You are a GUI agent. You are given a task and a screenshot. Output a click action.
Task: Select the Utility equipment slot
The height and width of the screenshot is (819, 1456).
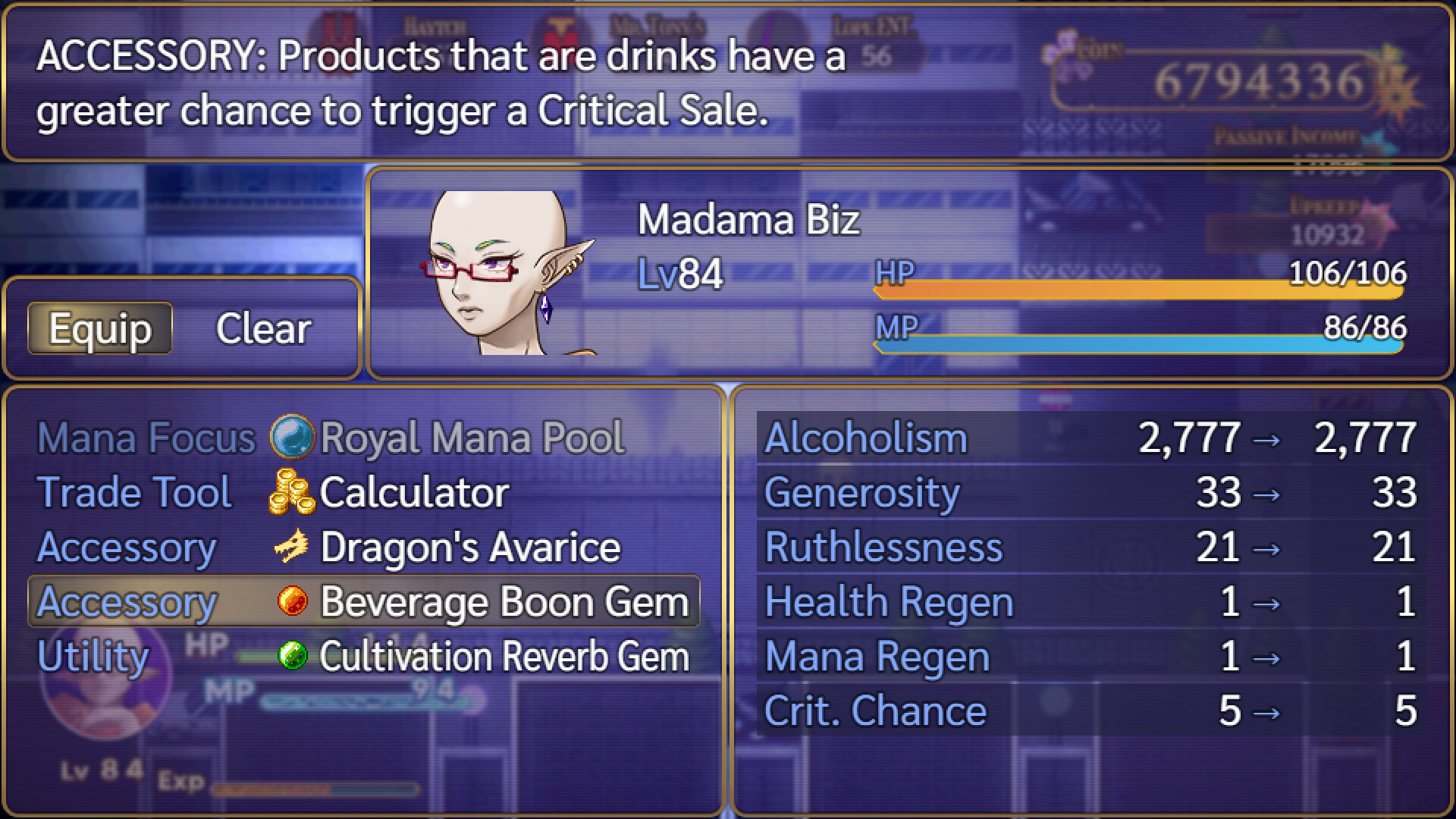(91, 657)
